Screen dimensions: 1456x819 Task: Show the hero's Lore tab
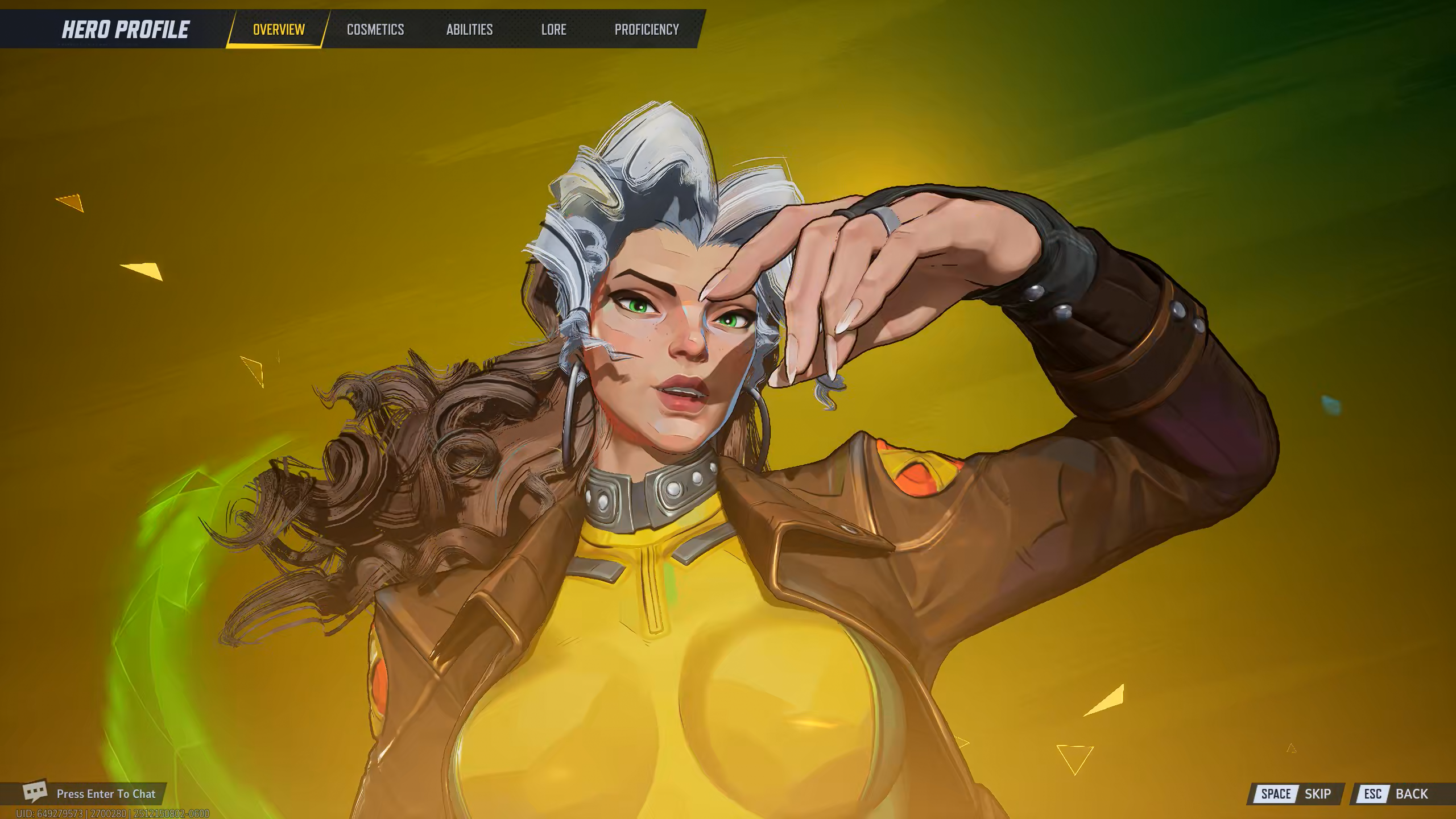point(553,30)
